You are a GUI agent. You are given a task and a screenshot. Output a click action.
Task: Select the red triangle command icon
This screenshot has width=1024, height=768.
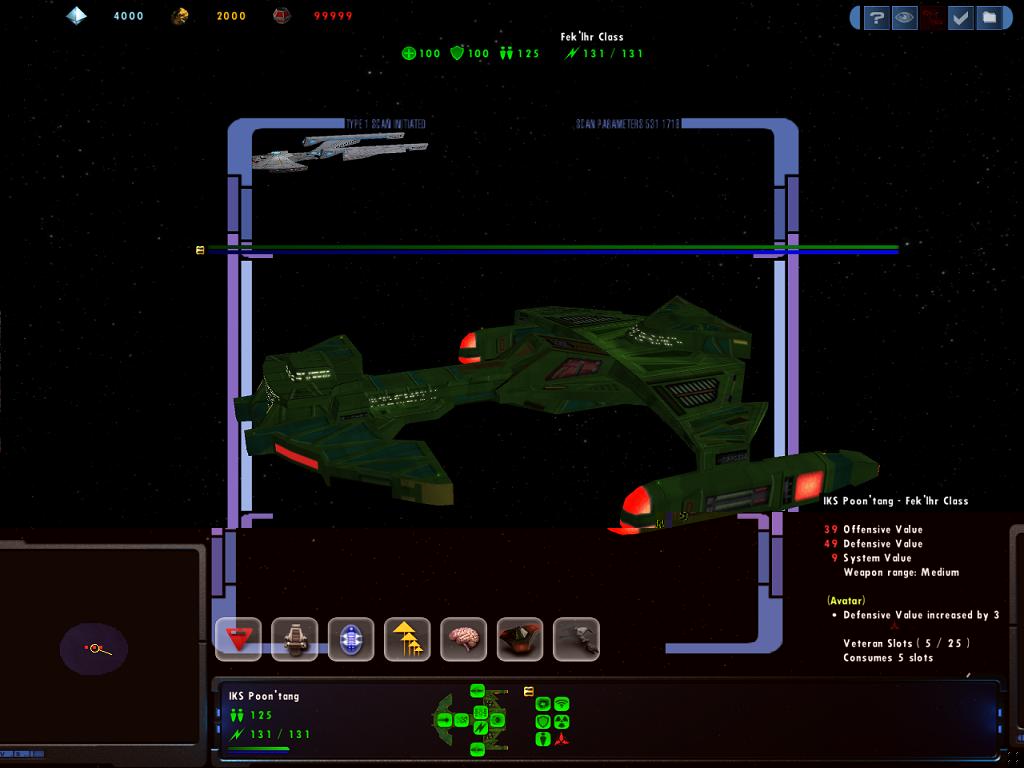(238, 639)
